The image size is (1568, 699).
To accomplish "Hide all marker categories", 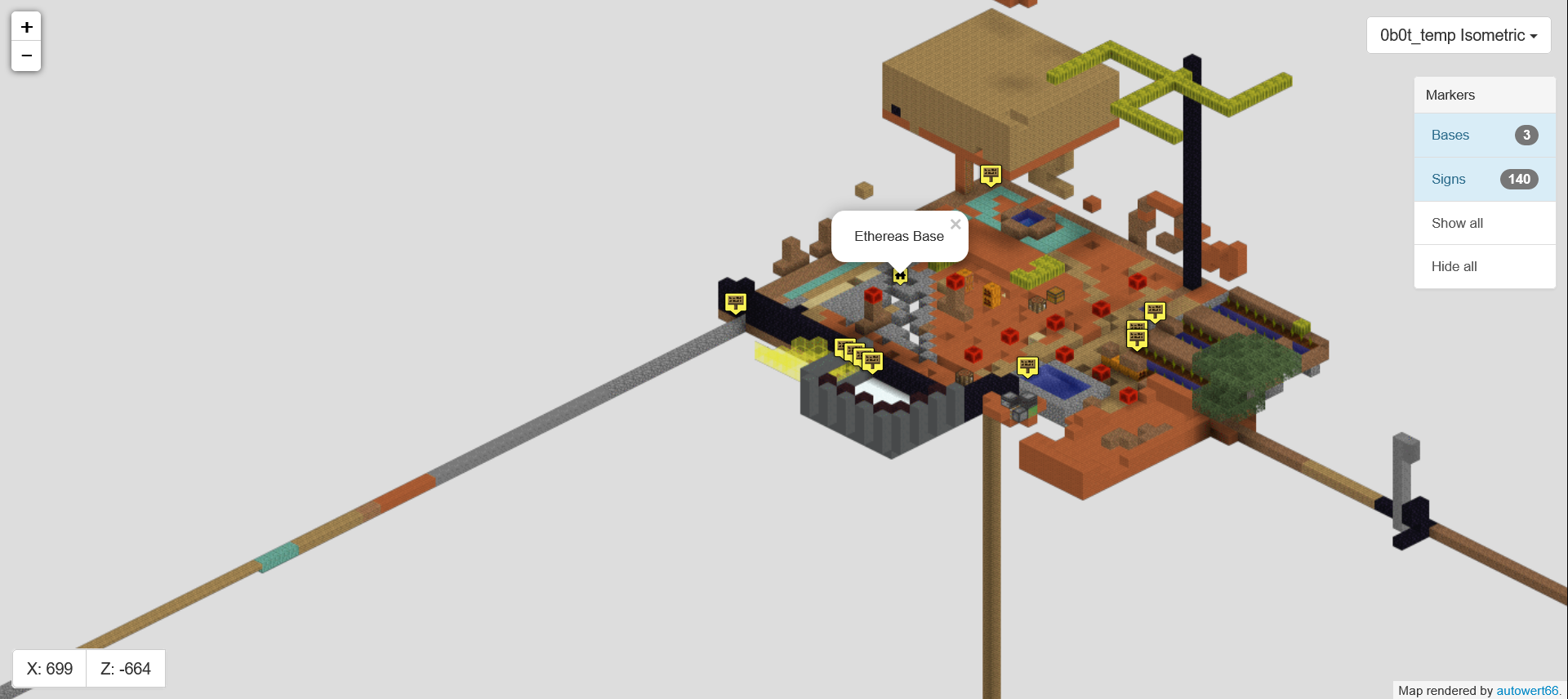I will tap(1454, 266).
